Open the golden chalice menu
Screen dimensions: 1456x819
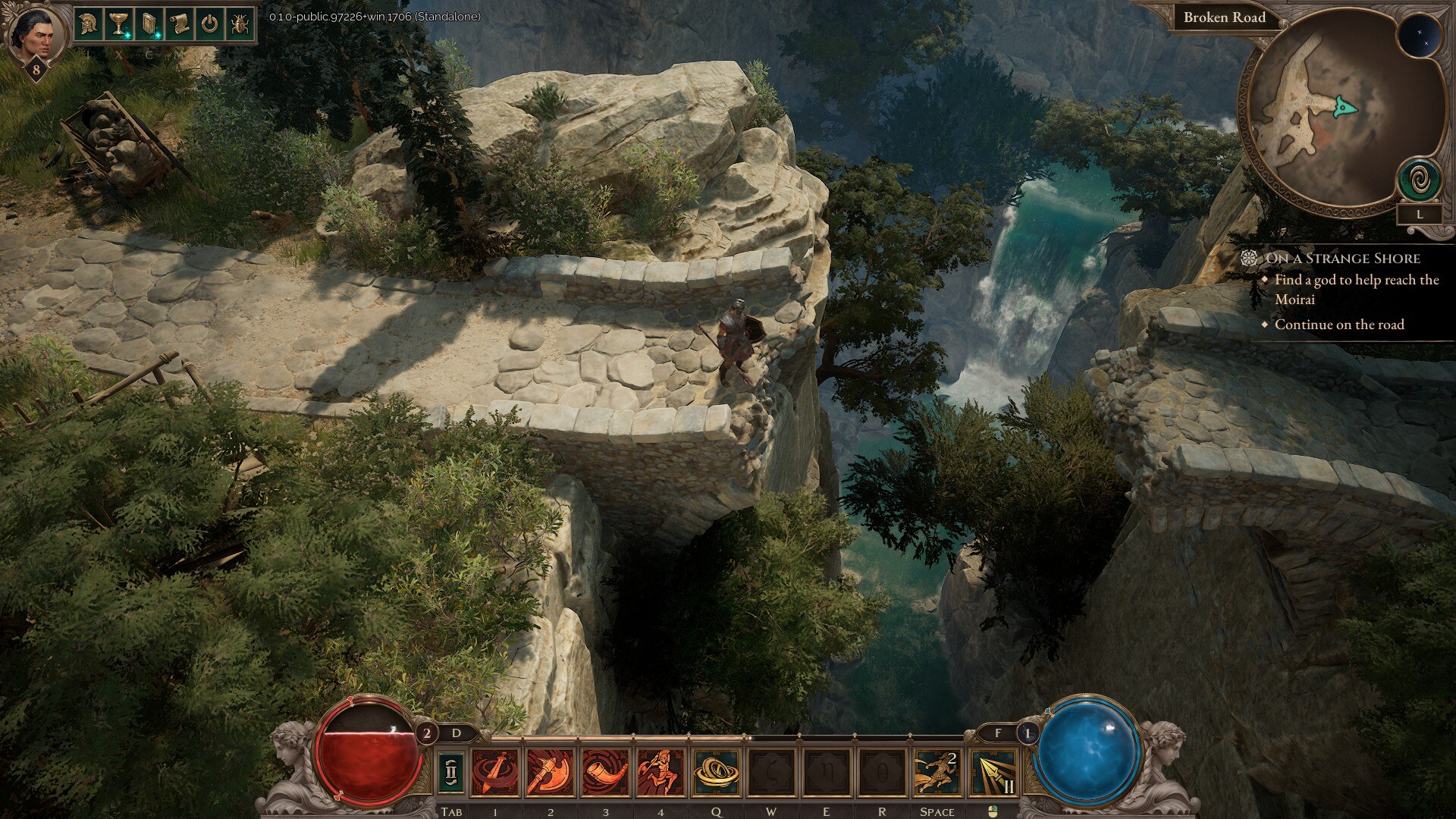click(119, 24)
